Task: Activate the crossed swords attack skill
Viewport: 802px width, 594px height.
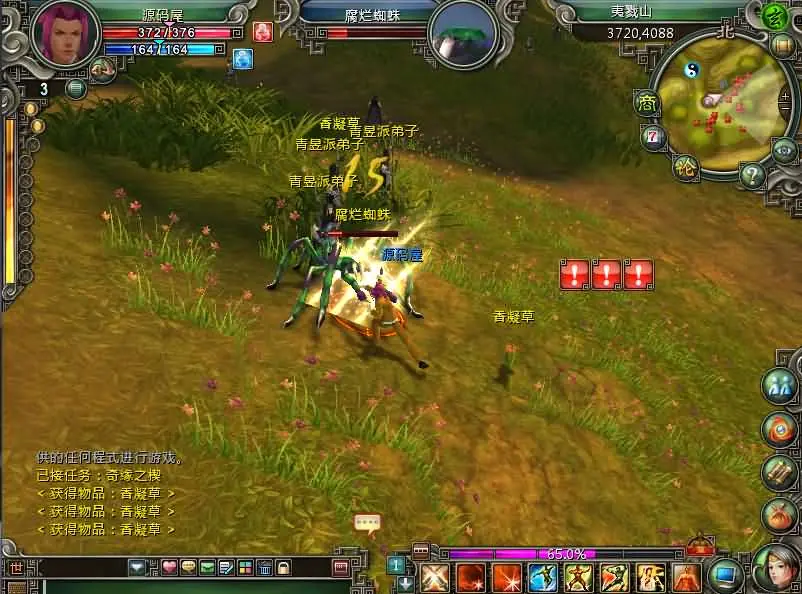Action: 434,578
